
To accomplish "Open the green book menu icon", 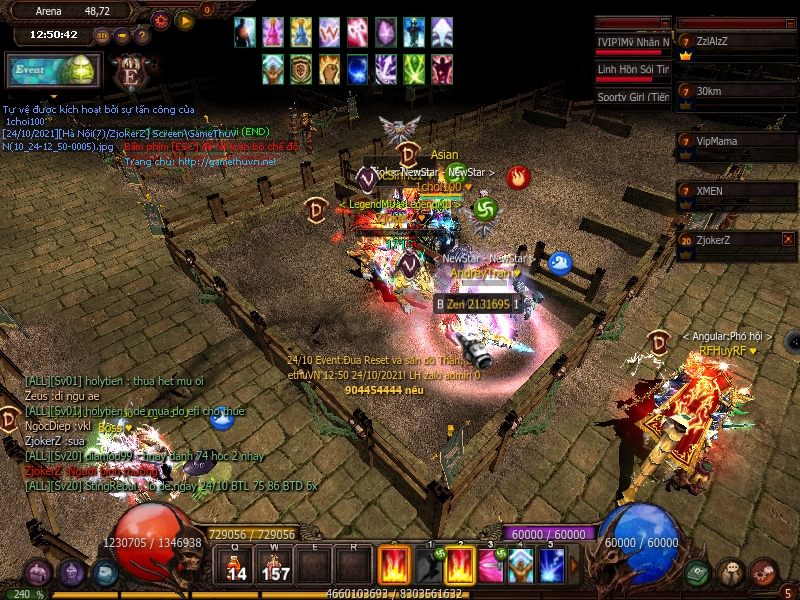I will click(698, 572).
